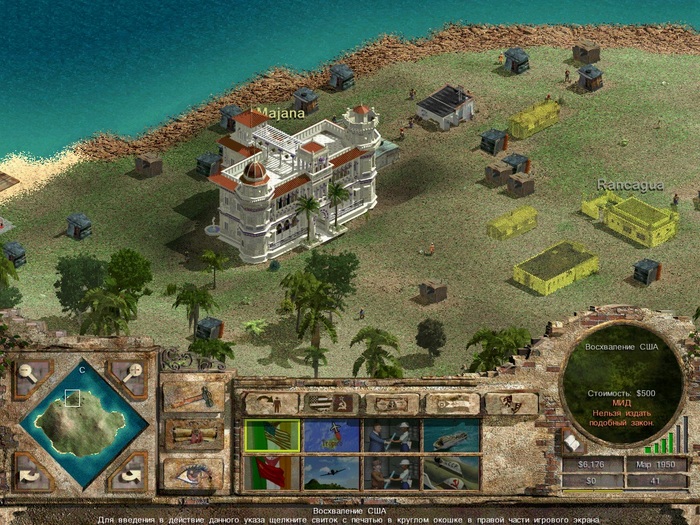Switch to the theater masks edicts tab
Screen dimensions: 700x525
pos(511,403)
